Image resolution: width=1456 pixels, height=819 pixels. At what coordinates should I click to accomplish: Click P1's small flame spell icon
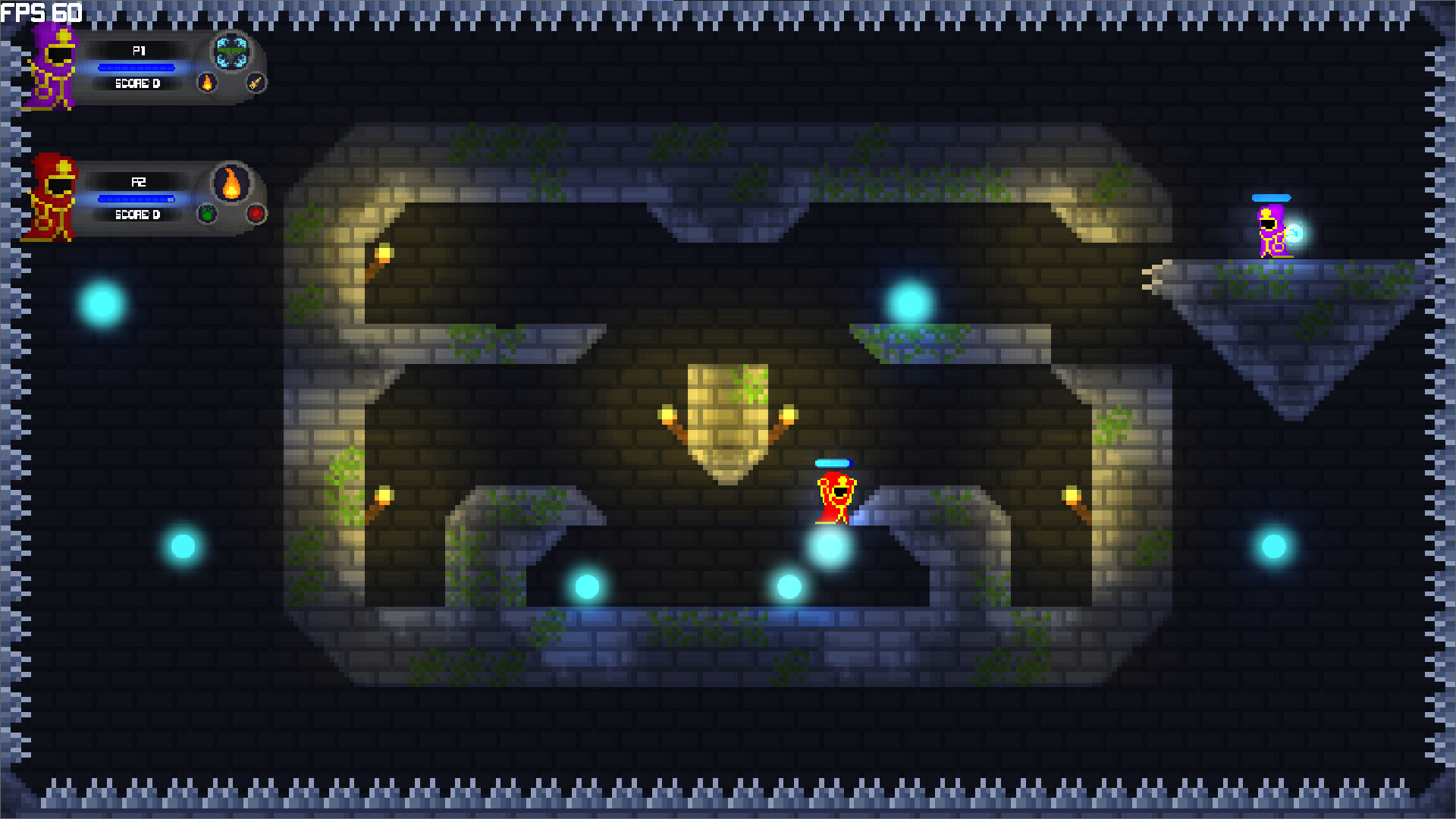tap(206, 84)
